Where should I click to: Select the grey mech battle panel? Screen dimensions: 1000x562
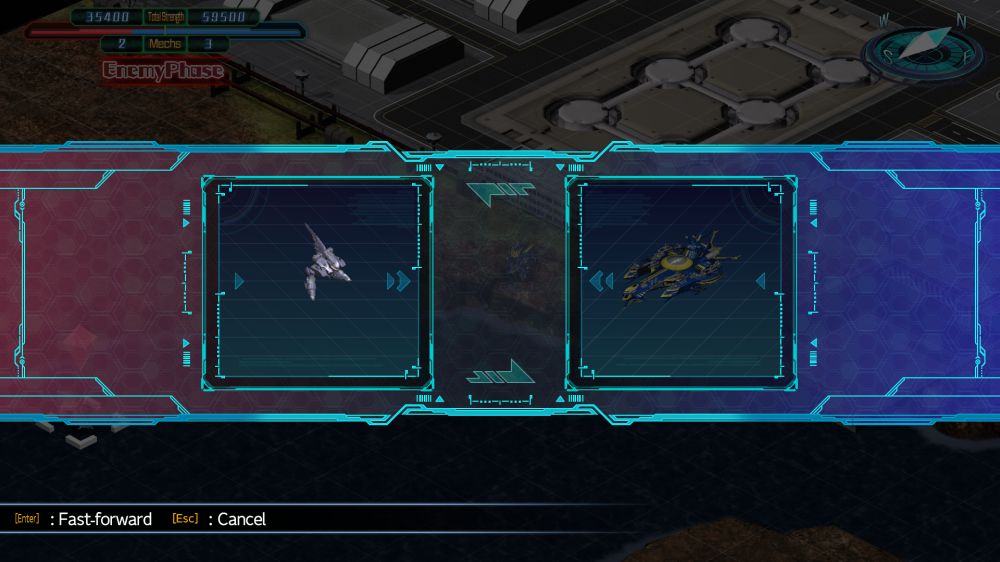[317, 282]
